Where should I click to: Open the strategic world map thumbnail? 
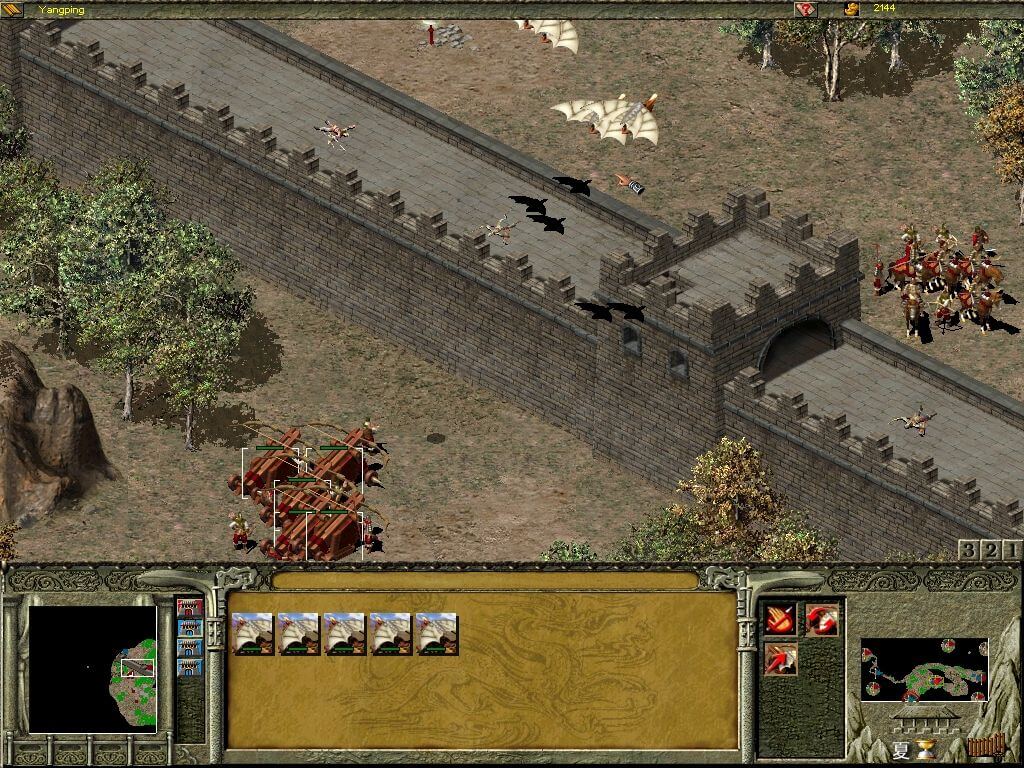click(x=923, y=670)
